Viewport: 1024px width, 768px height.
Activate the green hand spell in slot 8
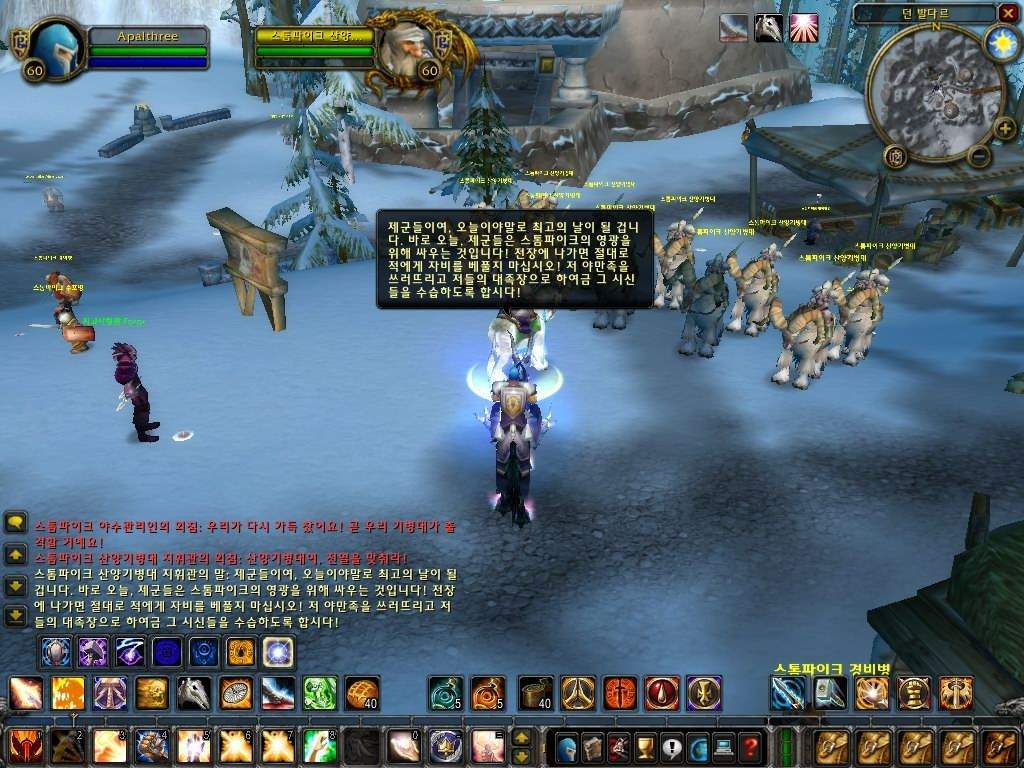tap(318, 745)
